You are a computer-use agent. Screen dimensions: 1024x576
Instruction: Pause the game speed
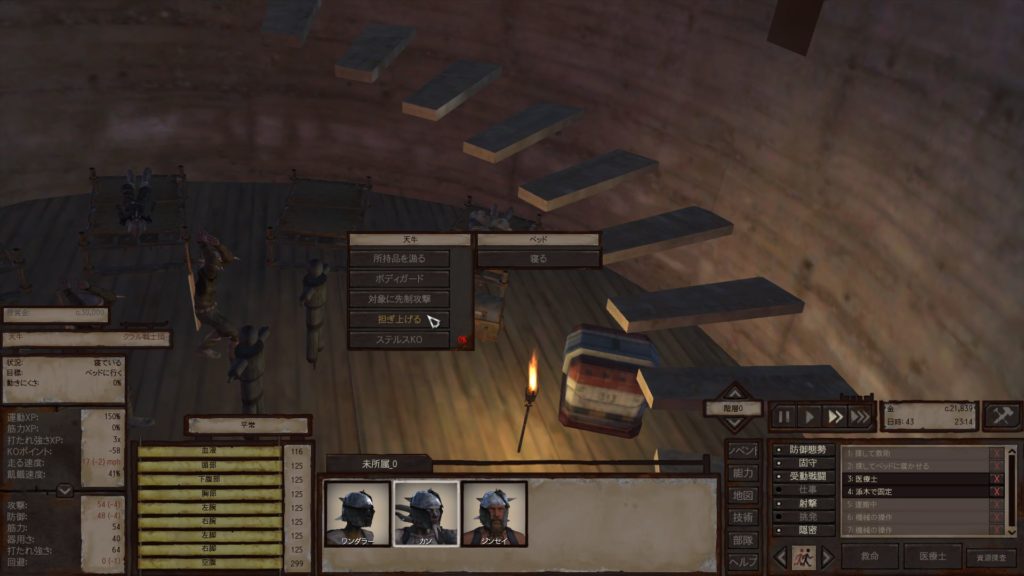click(x=784, y=416)
